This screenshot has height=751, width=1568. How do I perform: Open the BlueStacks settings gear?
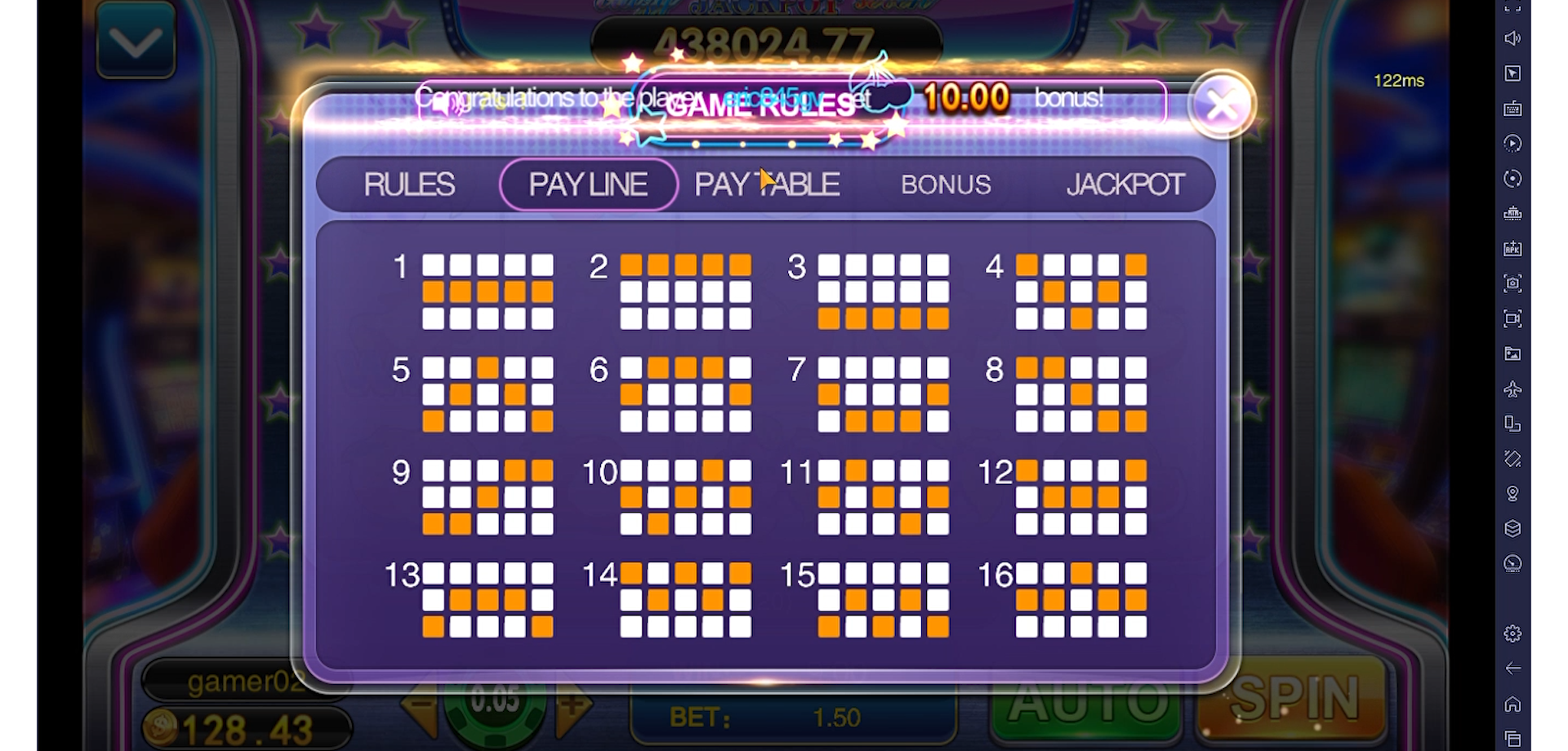coord(1513,633)
